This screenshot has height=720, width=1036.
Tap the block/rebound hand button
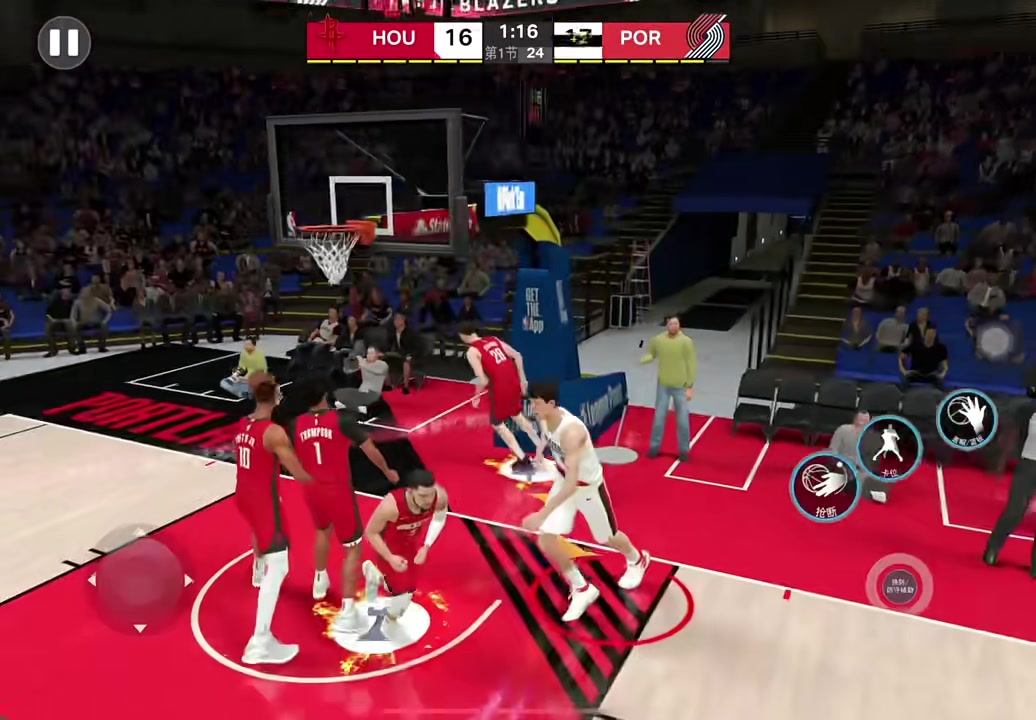(x=966, y=417)
